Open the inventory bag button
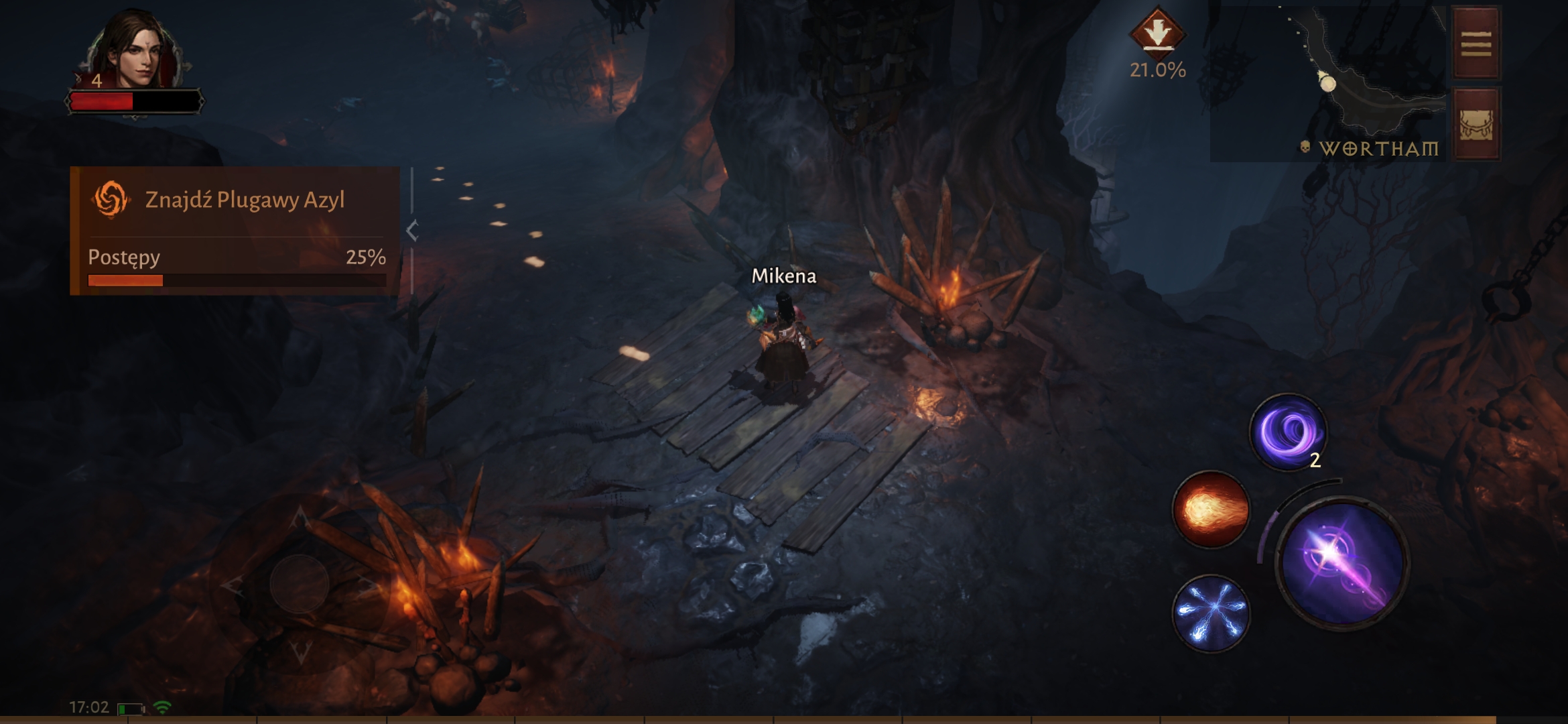The width and height of the screenshot is (1568, 724). tap(1476, 125)
